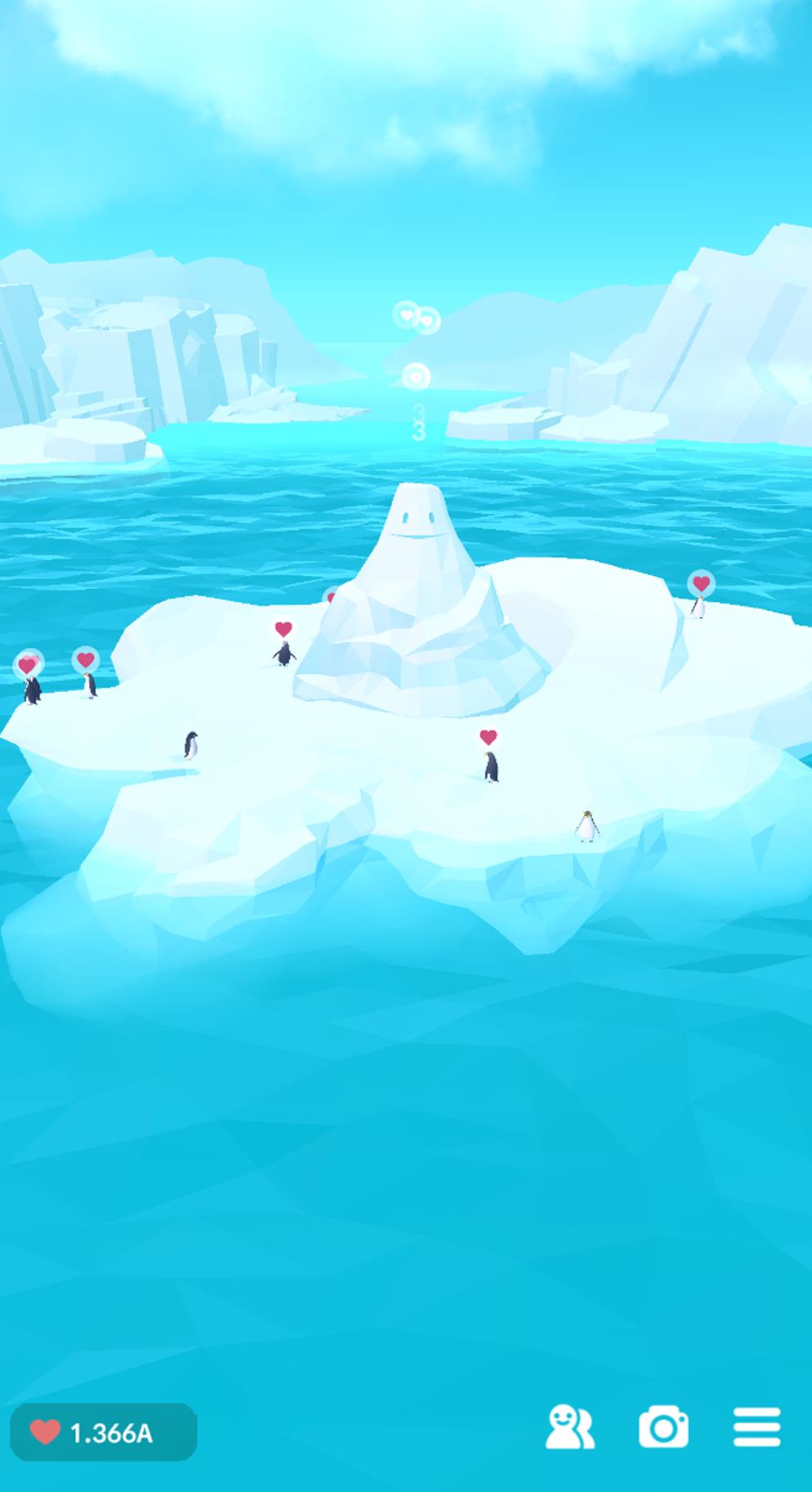Tap the camera screenshot button
This screenshot has width=812, height=1492.
tap(663, 1427)
